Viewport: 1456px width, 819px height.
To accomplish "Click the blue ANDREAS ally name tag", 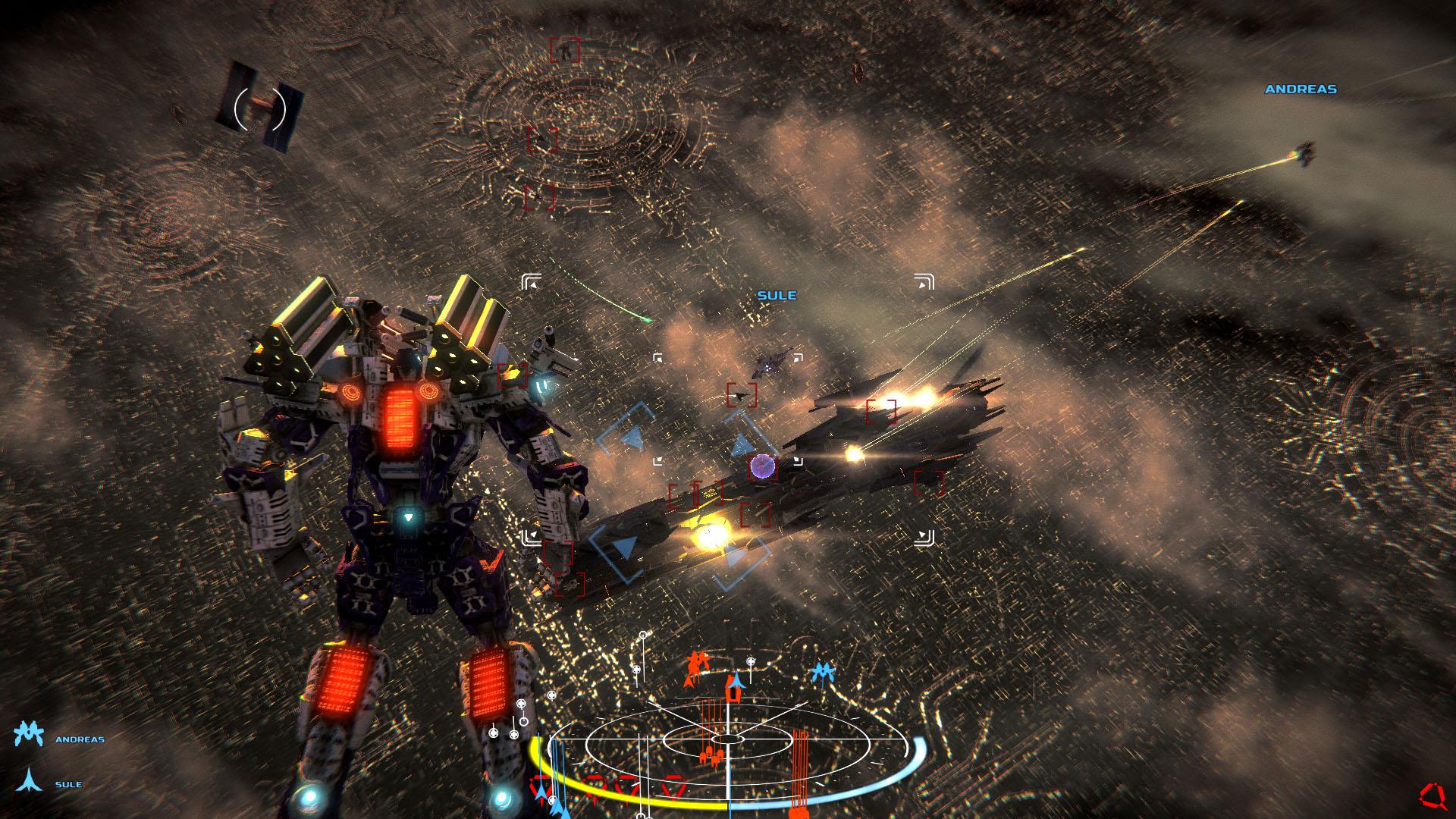I will [x=1300, y=89].
